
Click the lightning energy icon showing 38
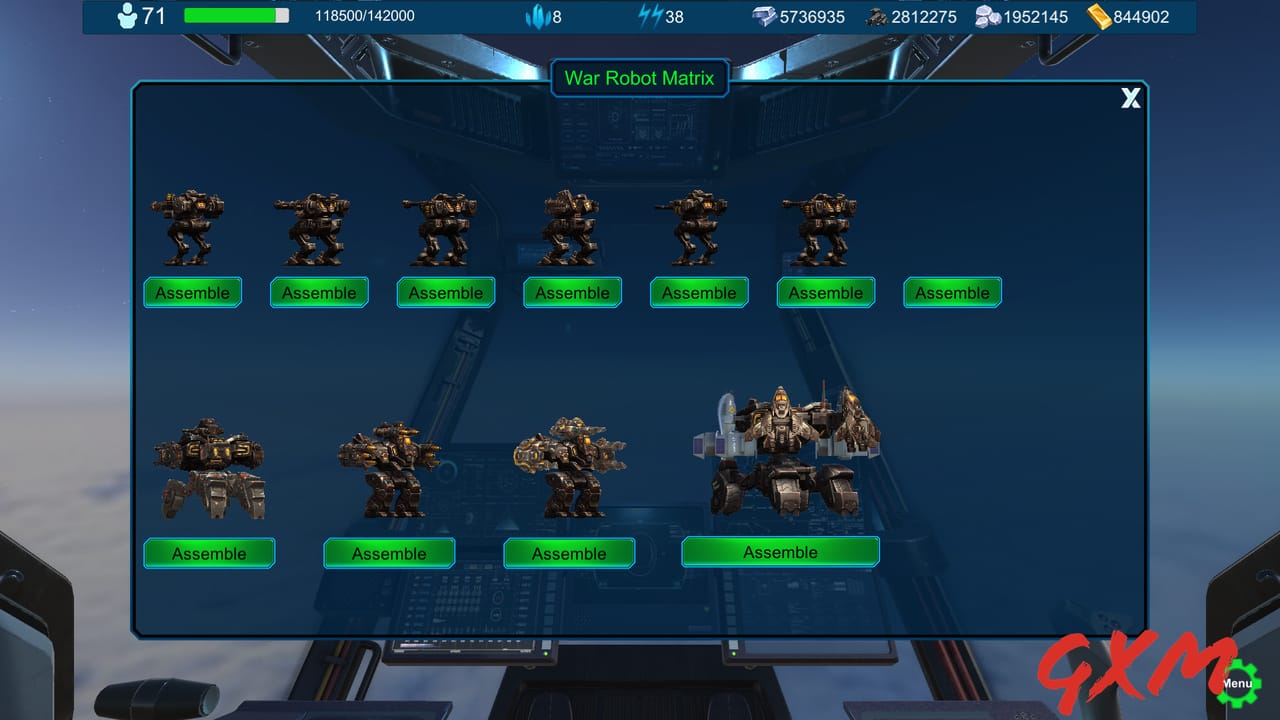[x=649, y=16]
